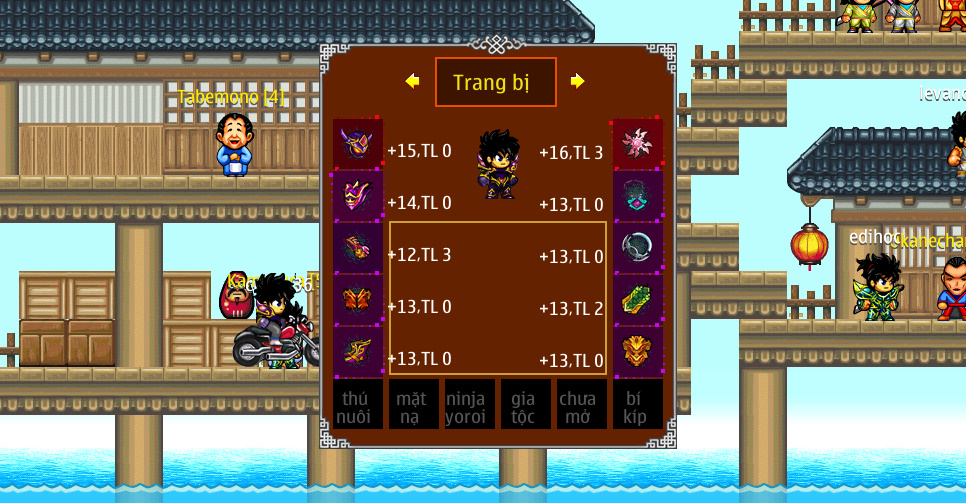Open the thú nuôi pet slot

pos(358,405)
